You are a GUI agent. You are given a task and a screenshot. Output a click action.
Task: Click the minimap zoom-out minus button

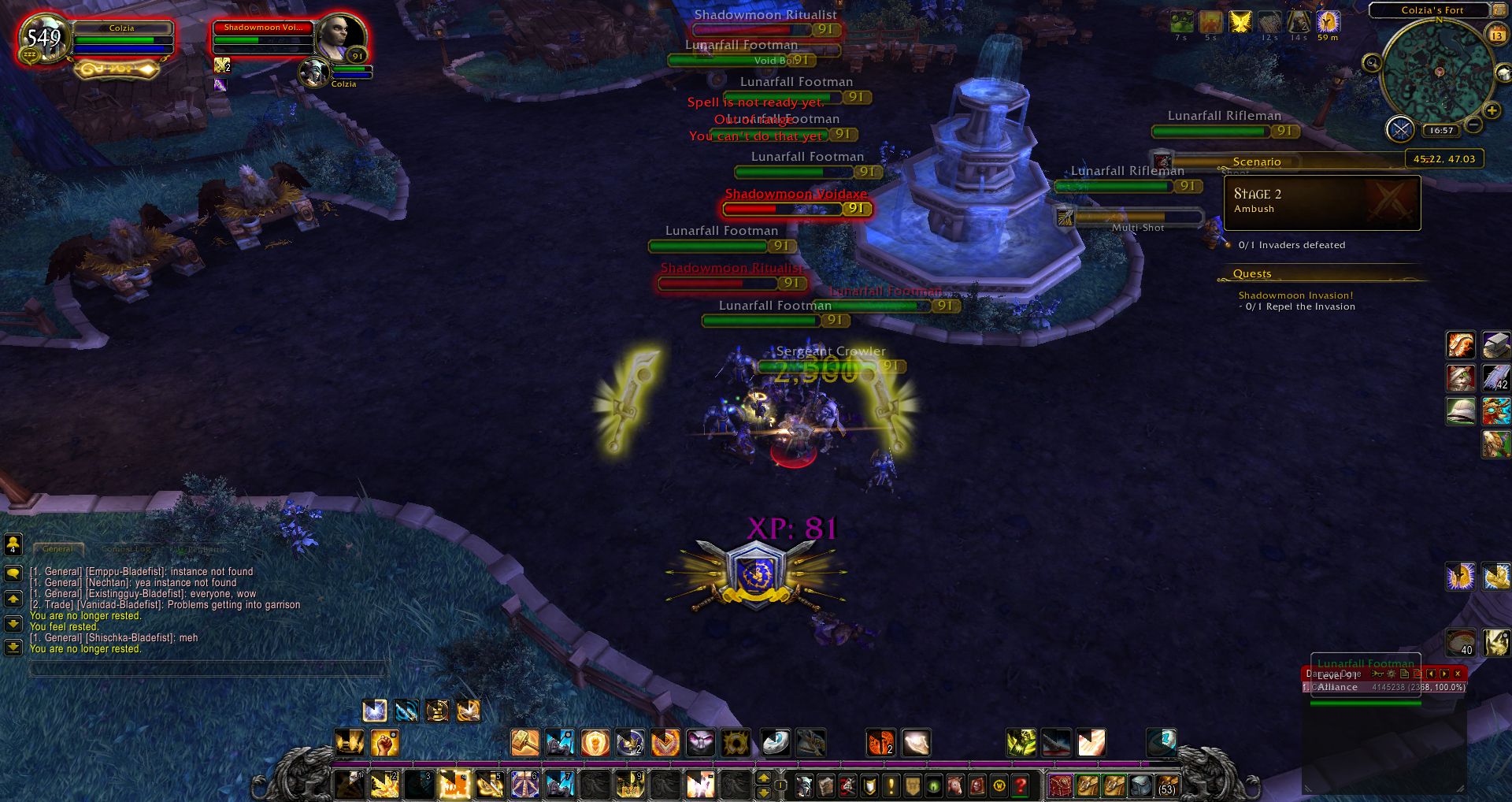coord(1473,125)
